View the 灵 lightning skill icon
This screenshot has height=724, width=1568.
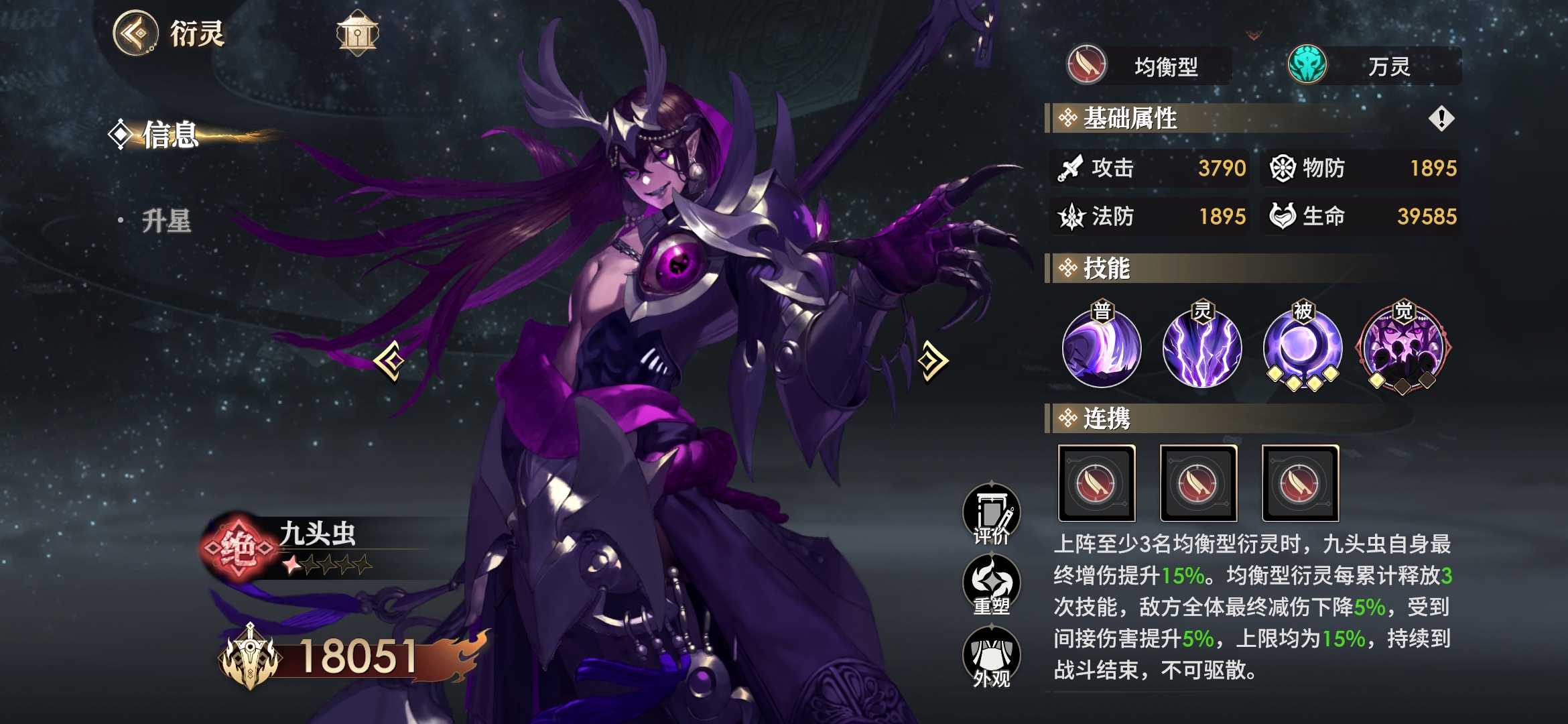click(x=1202, y=348)
